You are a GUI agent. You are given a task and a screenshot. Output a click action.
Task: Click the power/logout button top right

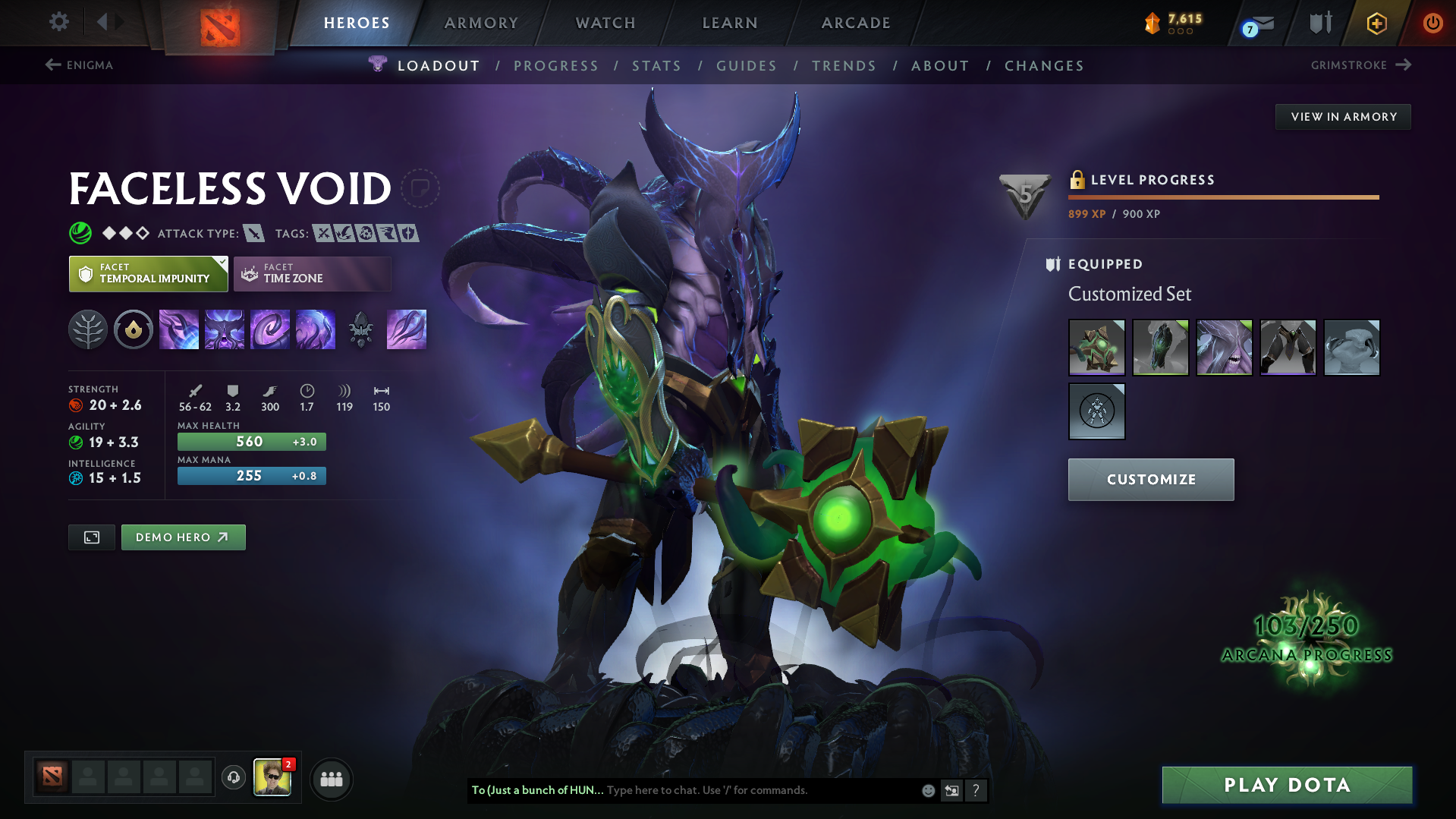1432,23
